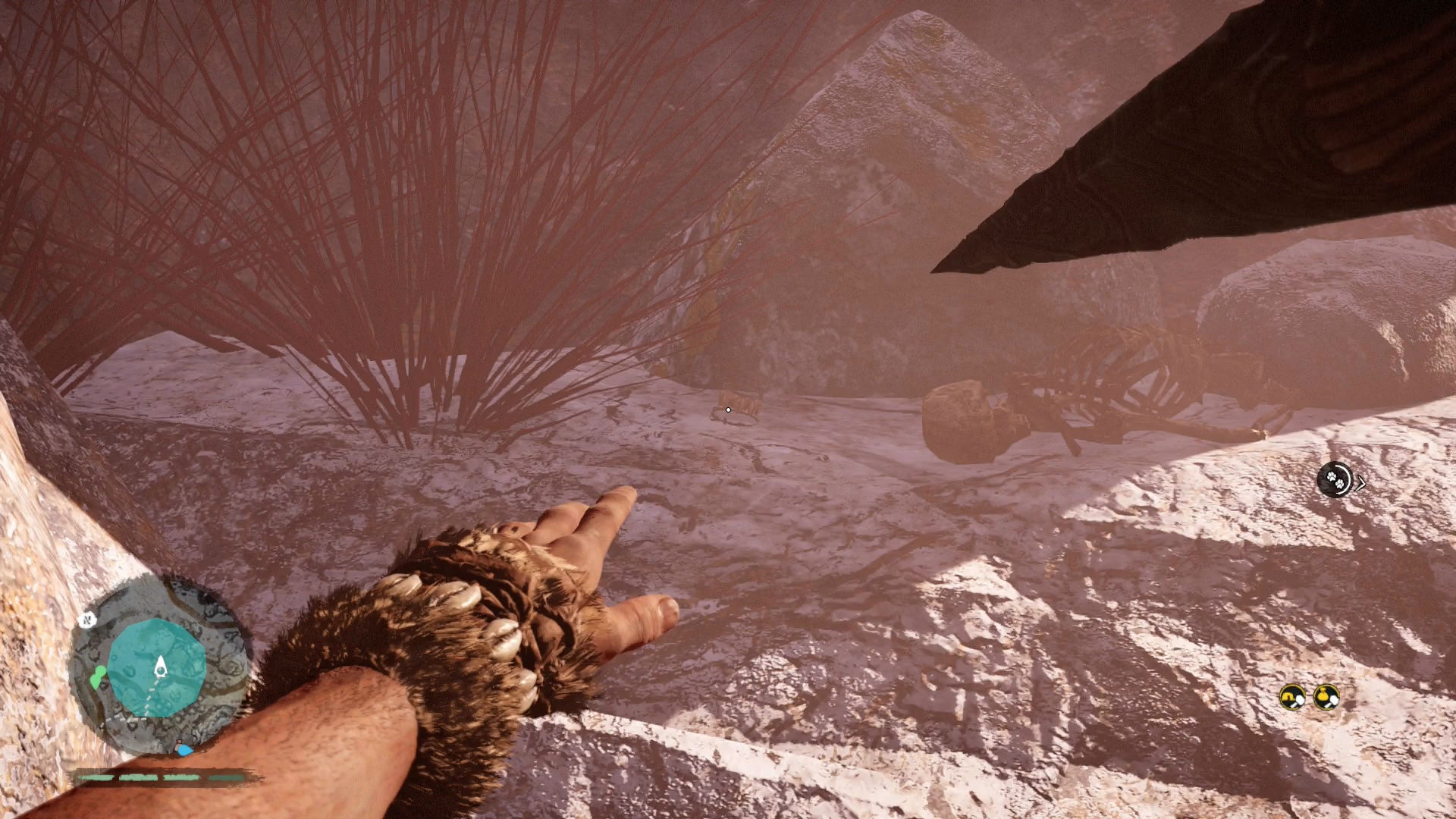1456x819 pixels.
Task: Open the crafting pouch ammo icon
Action: (x=1326, y=696)
